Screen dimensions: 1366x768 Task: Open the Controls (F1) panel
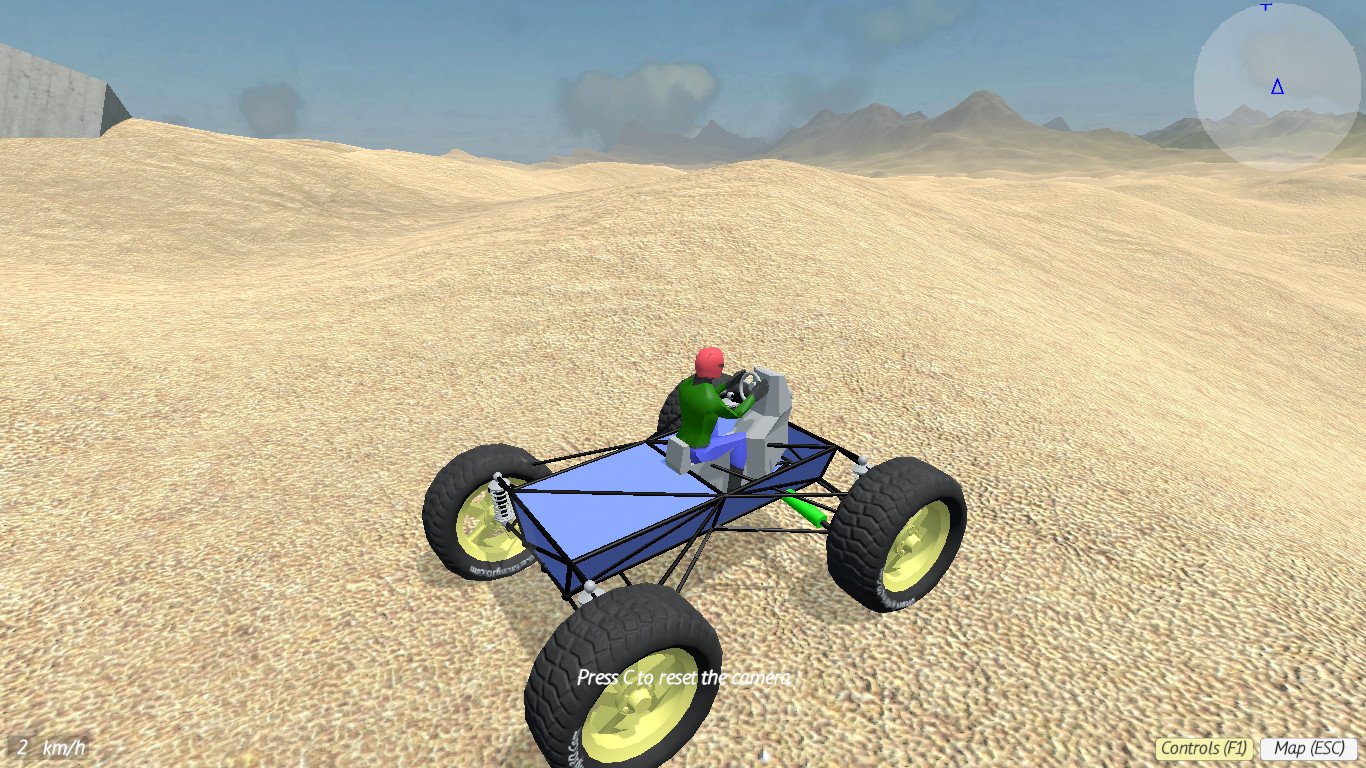coord(1203,746)
